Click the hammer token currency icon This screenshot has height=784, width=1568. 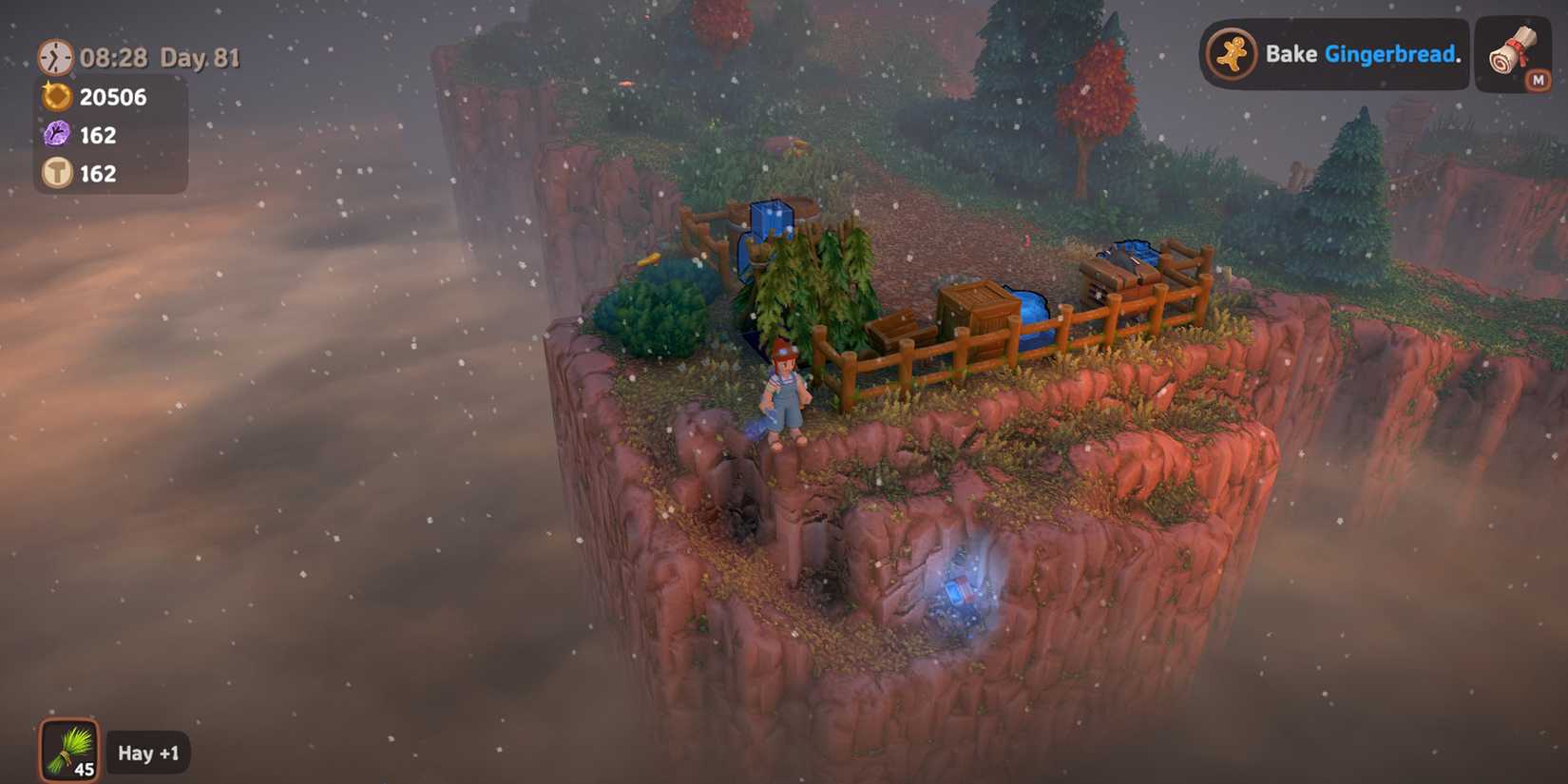tap(54, 174)
